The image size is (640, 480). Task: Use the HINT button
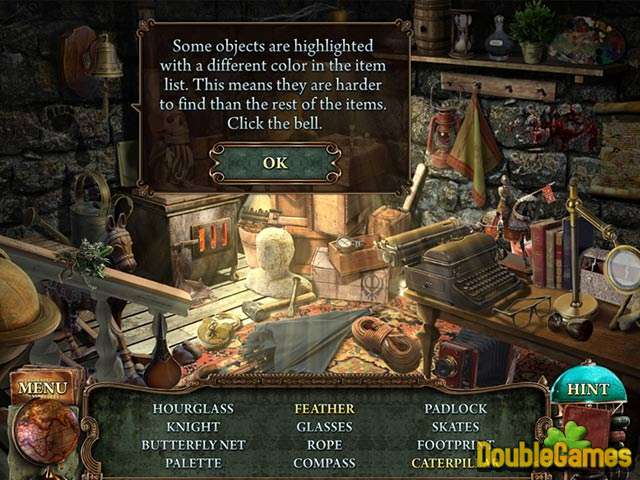coord(587,389)
